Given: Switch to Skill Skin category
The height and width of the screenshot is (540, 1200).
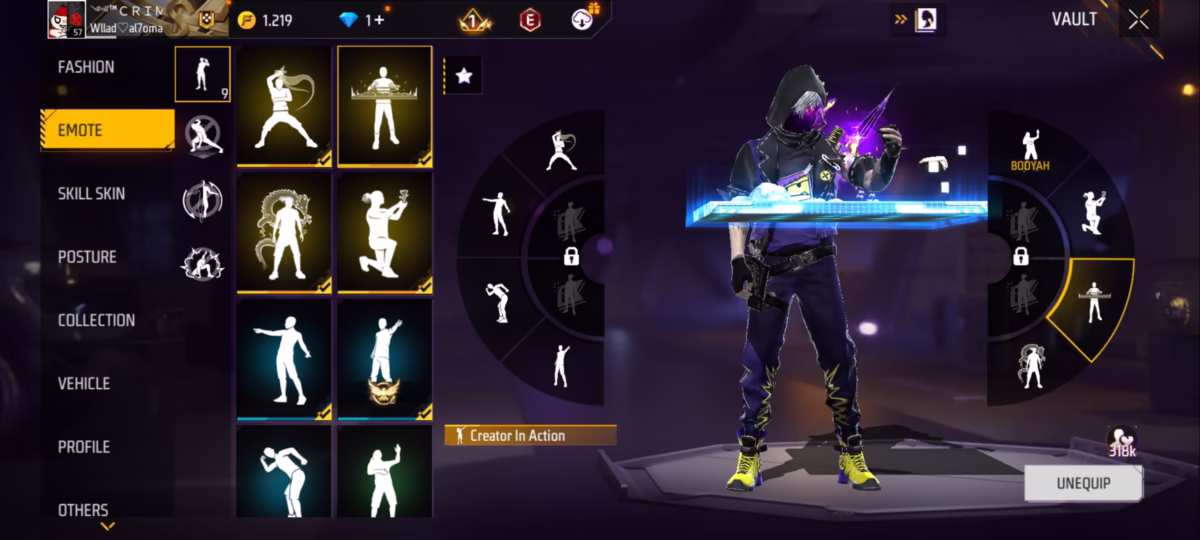Looking at the screenshot, I should pyautogui.click(x=91, y=194).
